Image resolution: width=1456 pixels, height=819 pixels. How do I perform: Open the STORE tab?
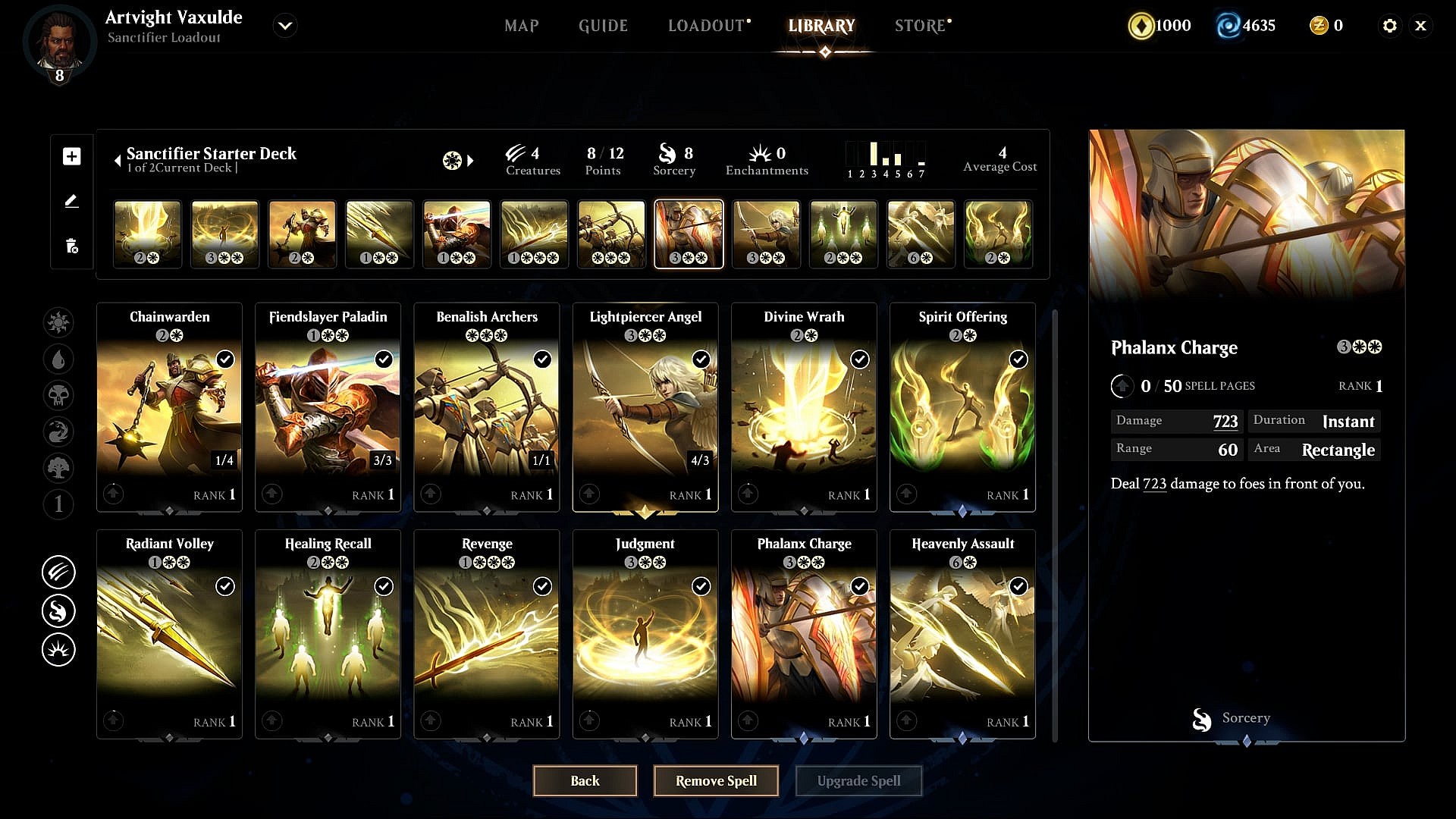tap(920, 26)
